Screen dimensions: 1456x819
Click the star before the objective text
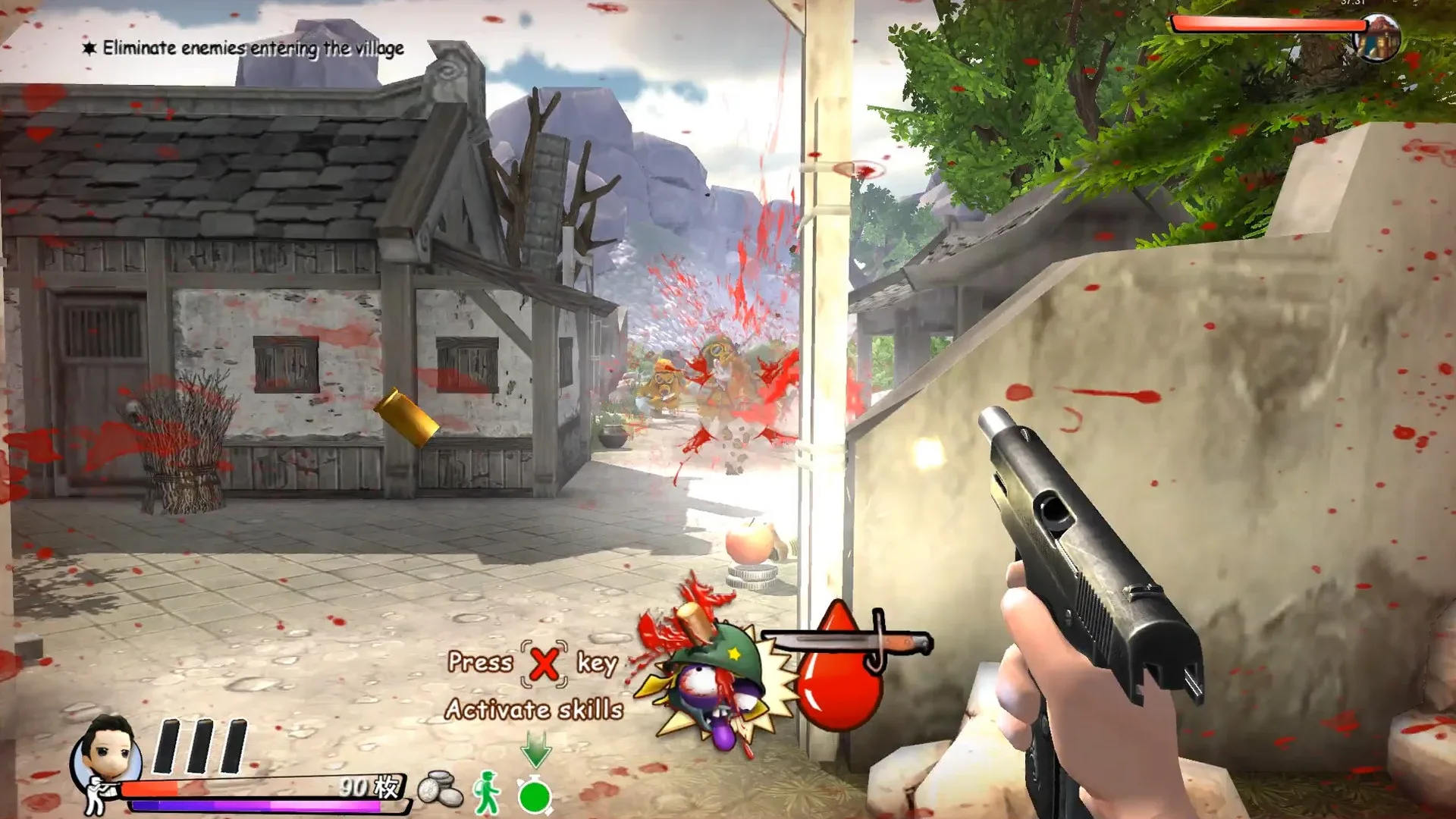point(88,47)
